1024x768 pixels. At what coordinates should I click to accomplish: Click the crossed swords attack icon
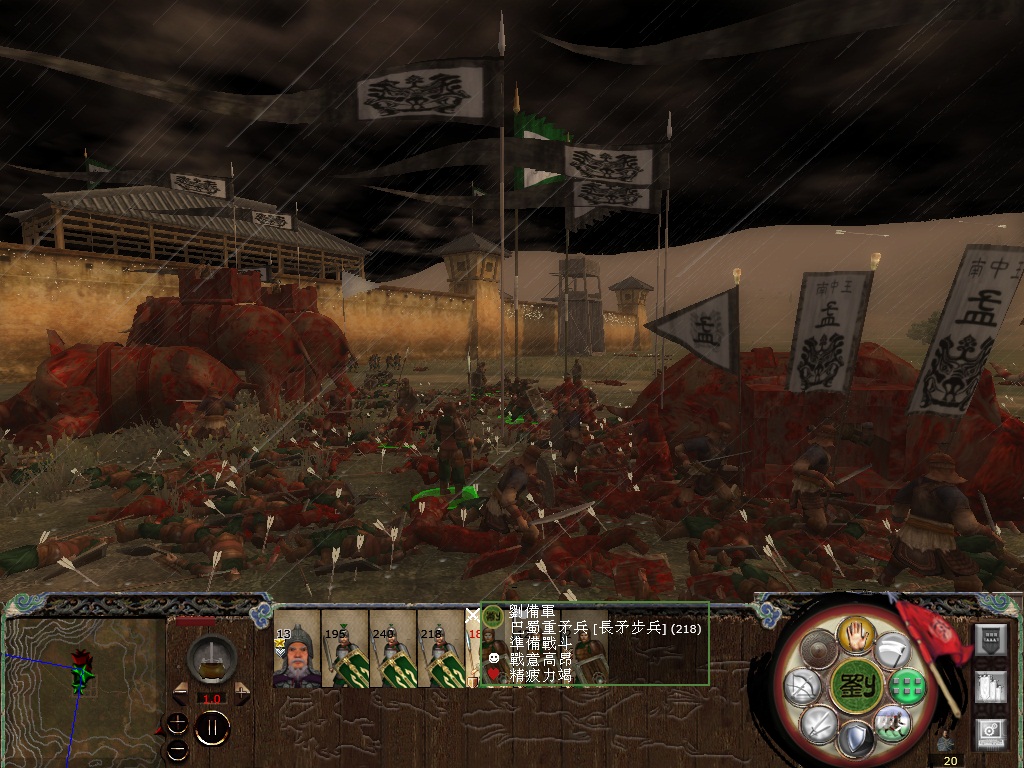click(817, 723)
